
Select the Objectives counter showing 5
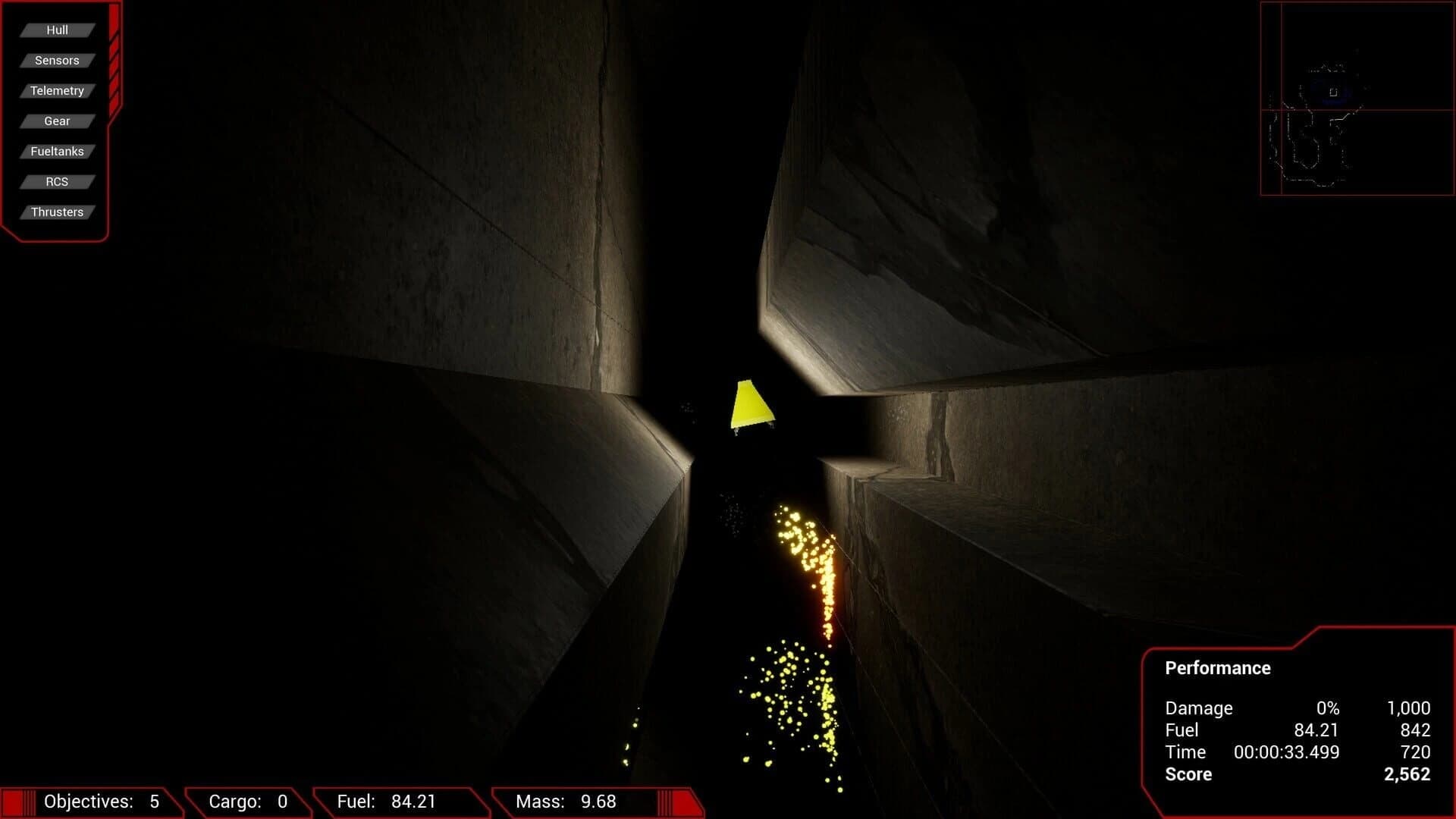102,802
